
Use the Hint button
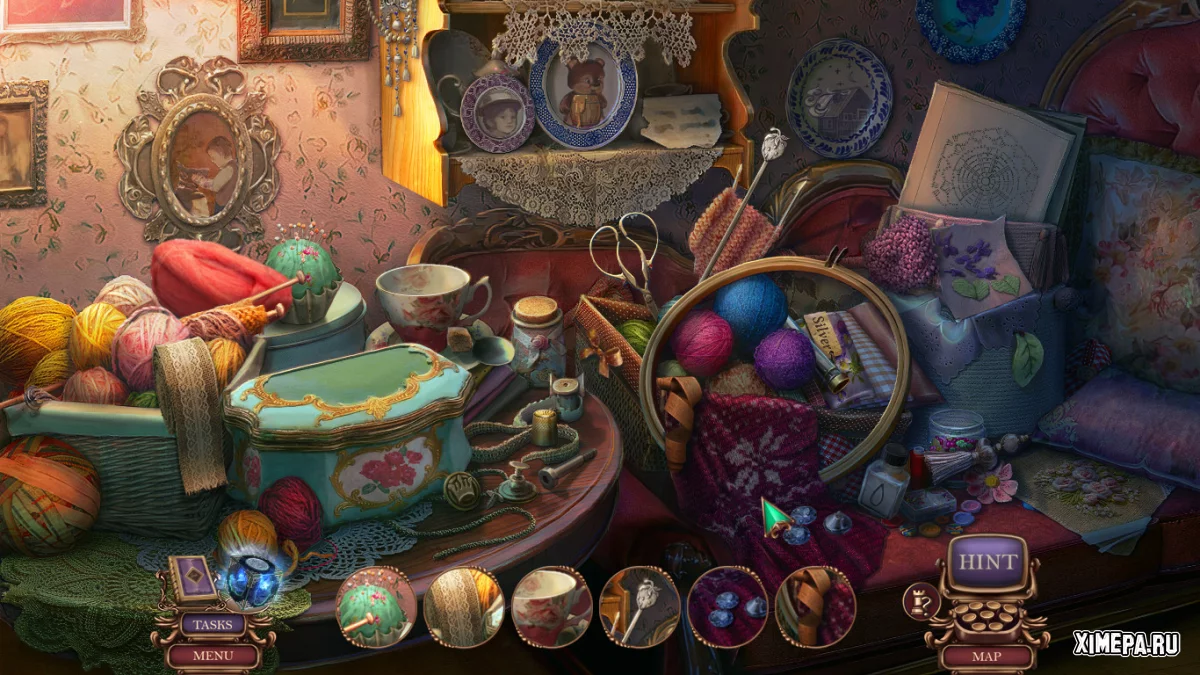pos(987,562)
